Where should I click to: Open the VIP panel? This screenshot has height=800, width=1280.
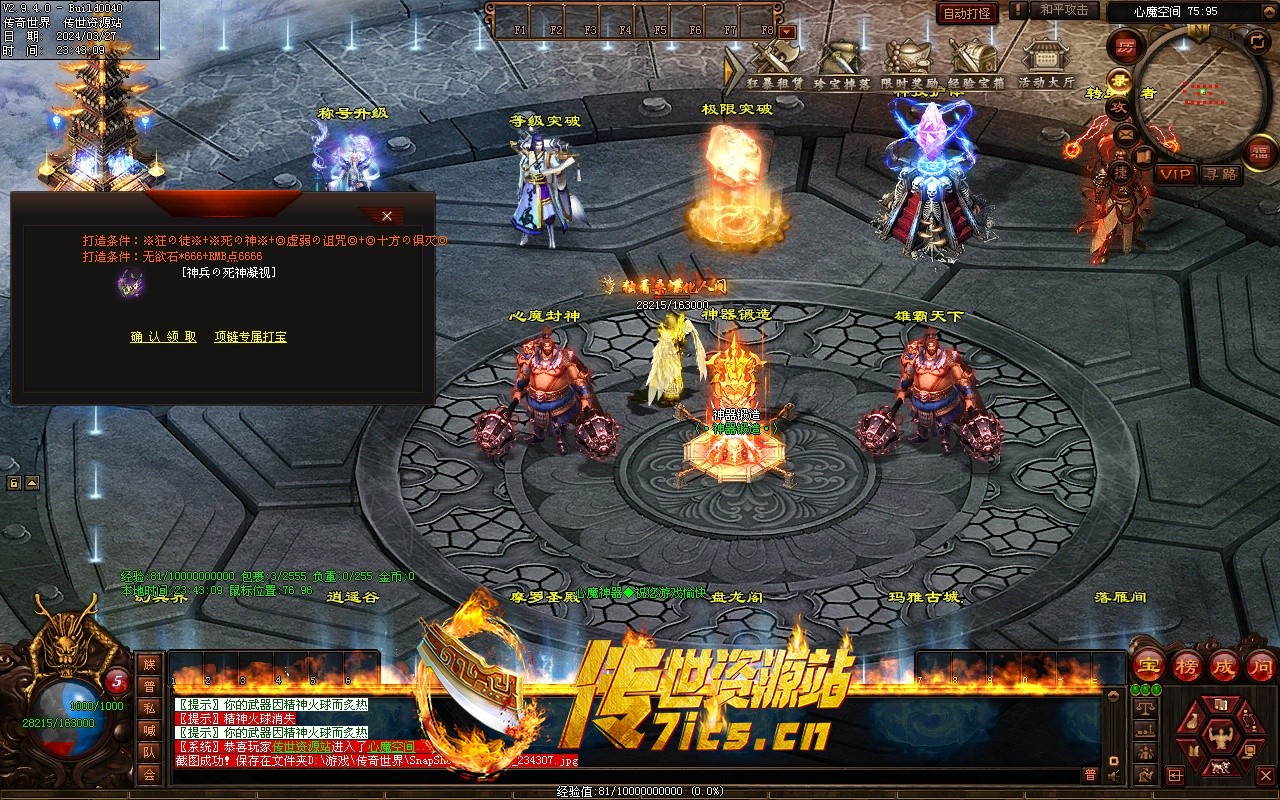1176,174
